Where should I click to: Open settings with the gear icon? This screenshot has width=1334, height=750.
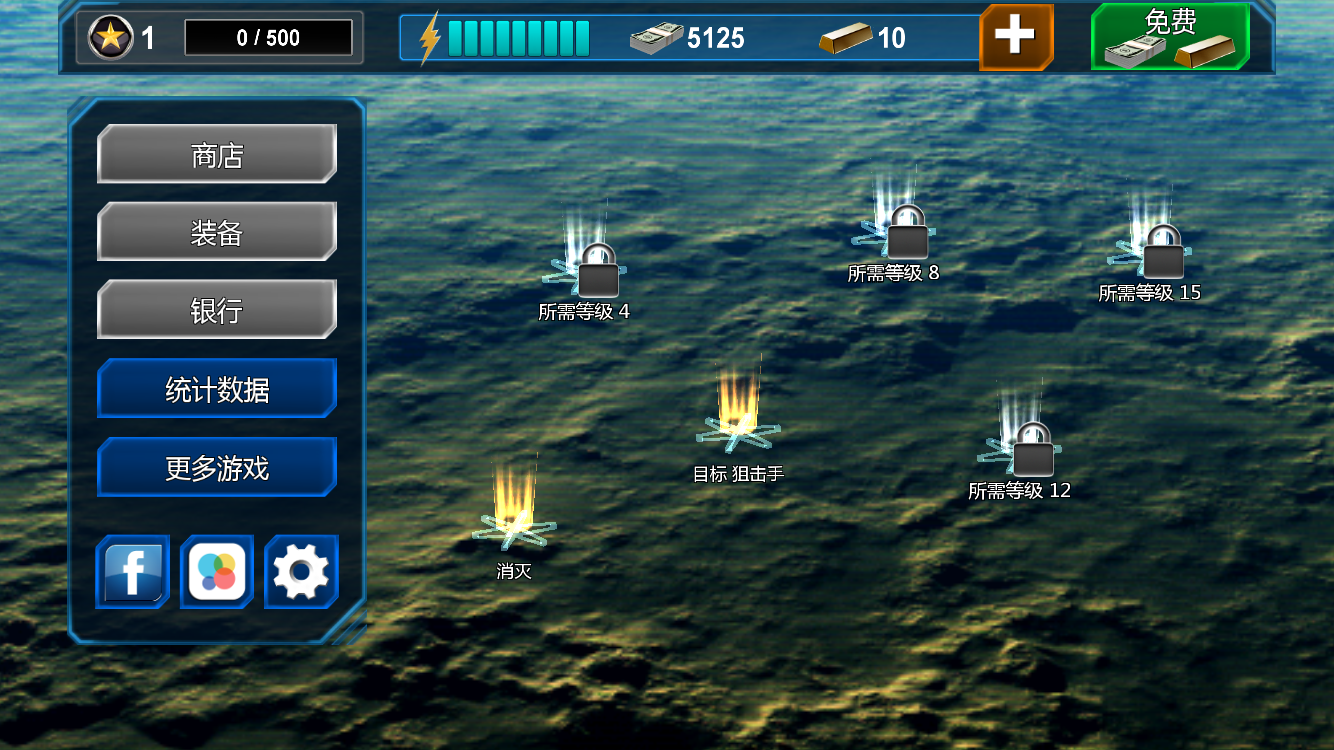click(301, 572)
